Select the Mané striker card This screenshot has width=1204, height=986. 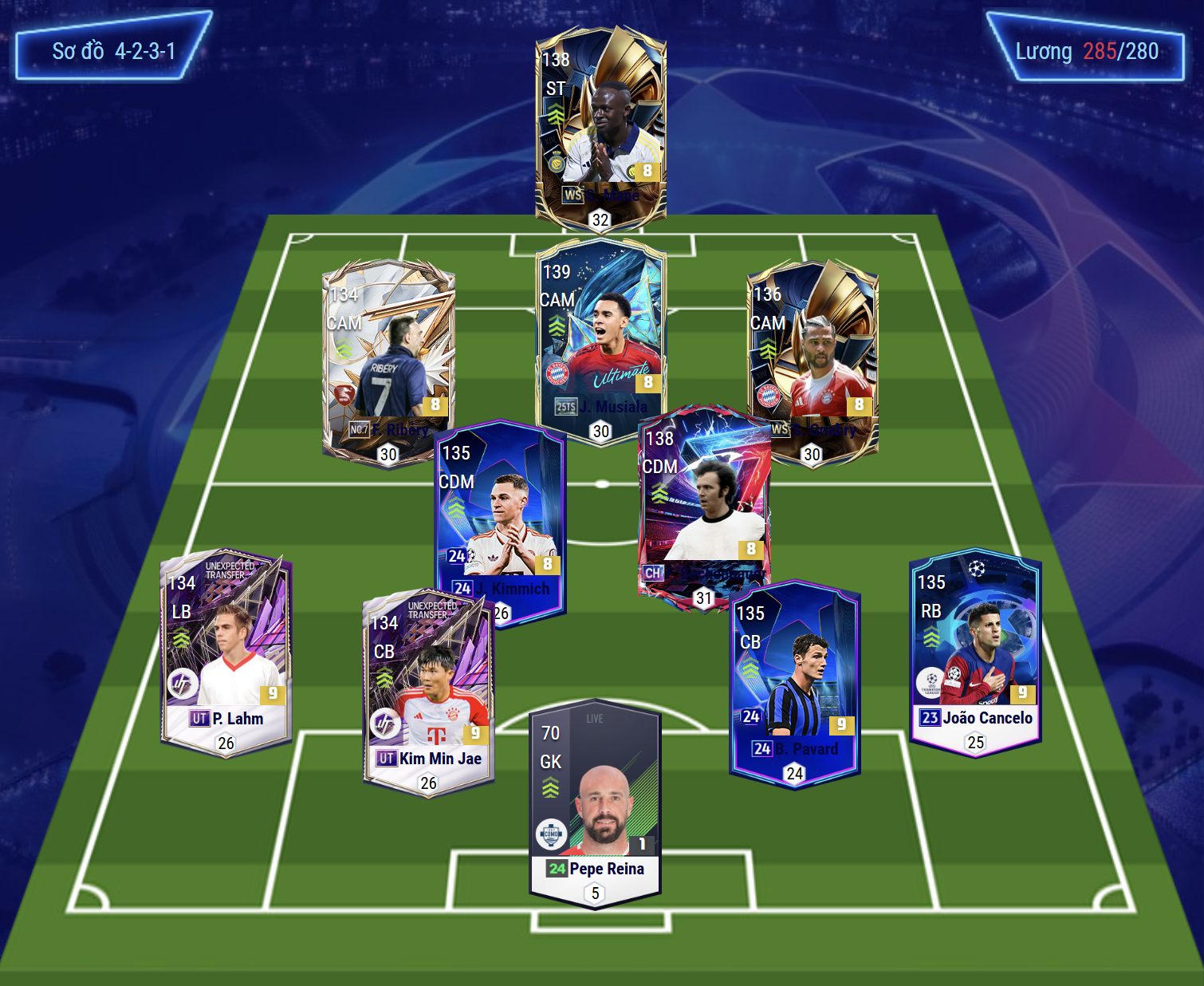click(x=600, y=128)
